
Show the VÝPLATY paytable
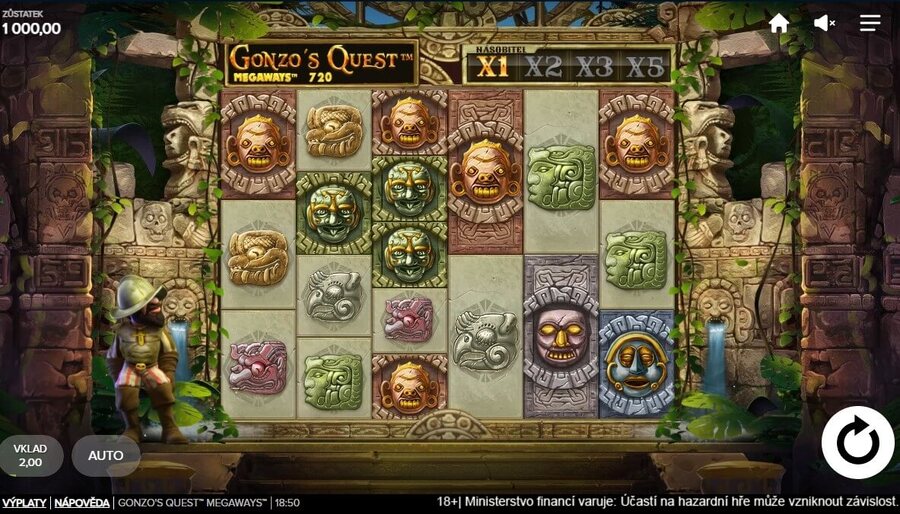coord(24,503)
